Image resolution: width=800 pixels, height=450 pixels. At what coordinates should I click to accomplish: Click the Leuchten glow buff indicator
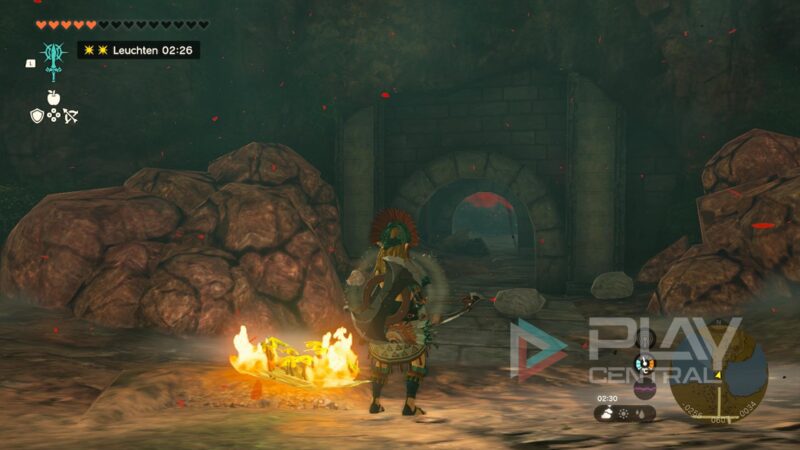[x=138, y=49]
